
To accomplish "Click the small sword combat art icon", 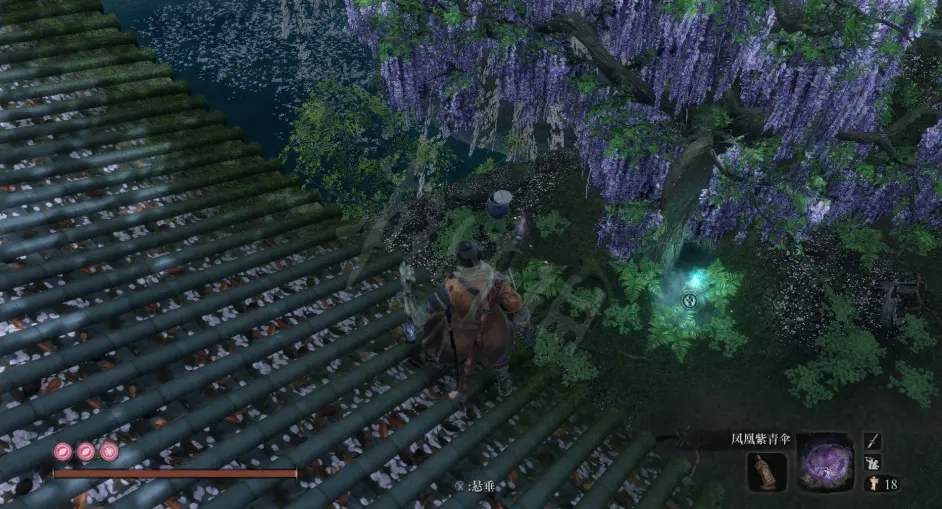I will pyautogui.click(x=872, y=441).
